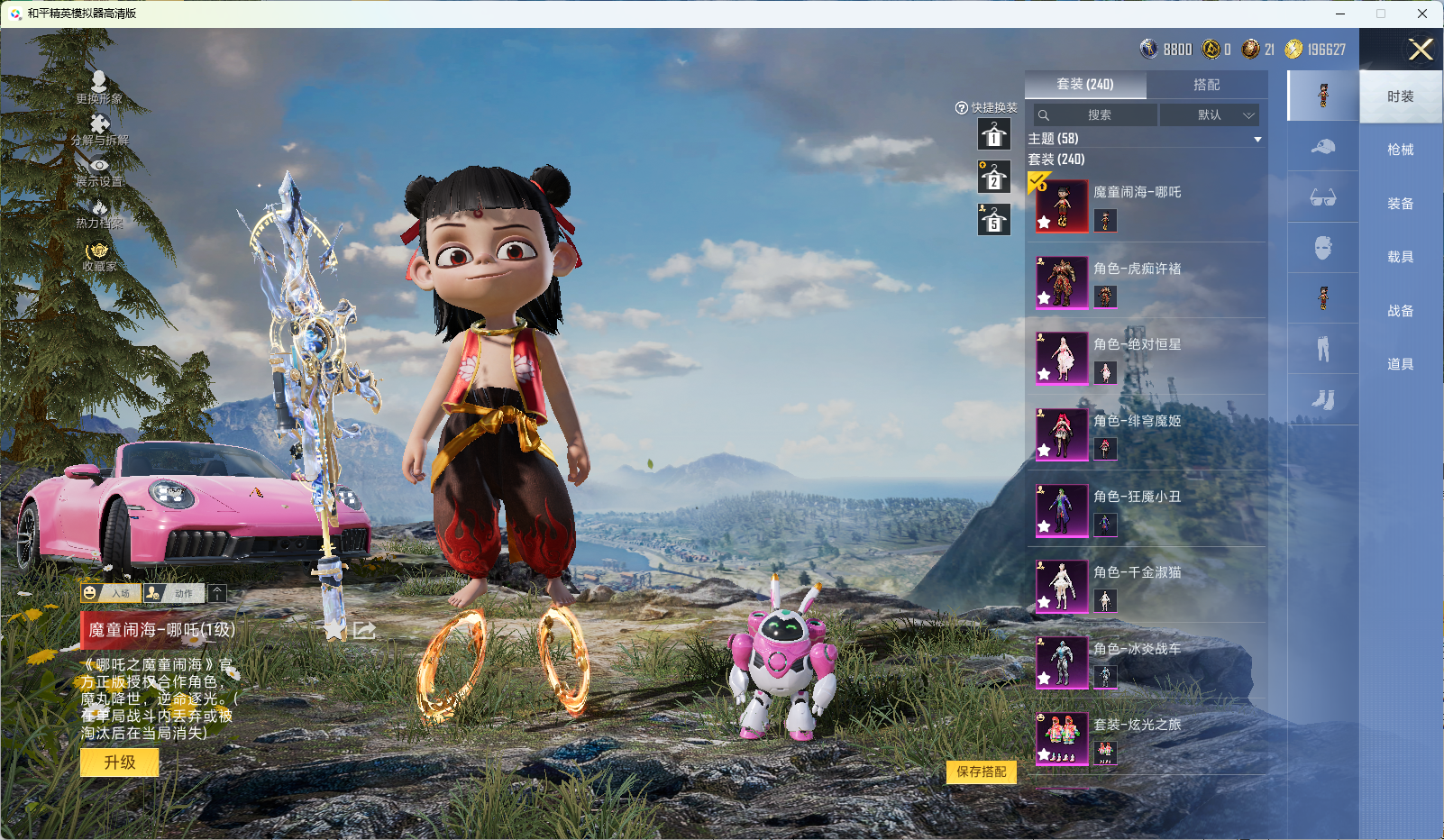The image size is (1444, 840).
Task: Switch to the 搭配 tab
Action: pyautogui.click(x=1206, y=85)
